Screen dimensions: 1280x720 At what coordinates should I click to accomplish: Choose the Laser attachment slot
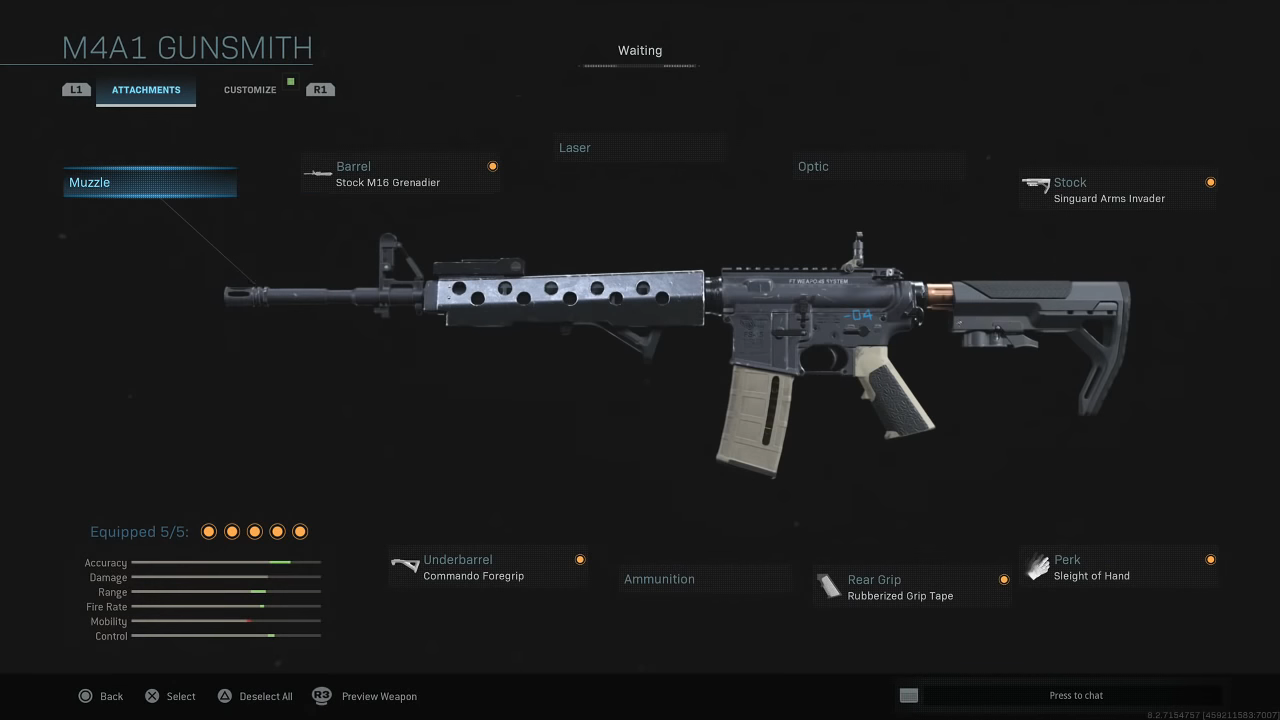[640, 148]
